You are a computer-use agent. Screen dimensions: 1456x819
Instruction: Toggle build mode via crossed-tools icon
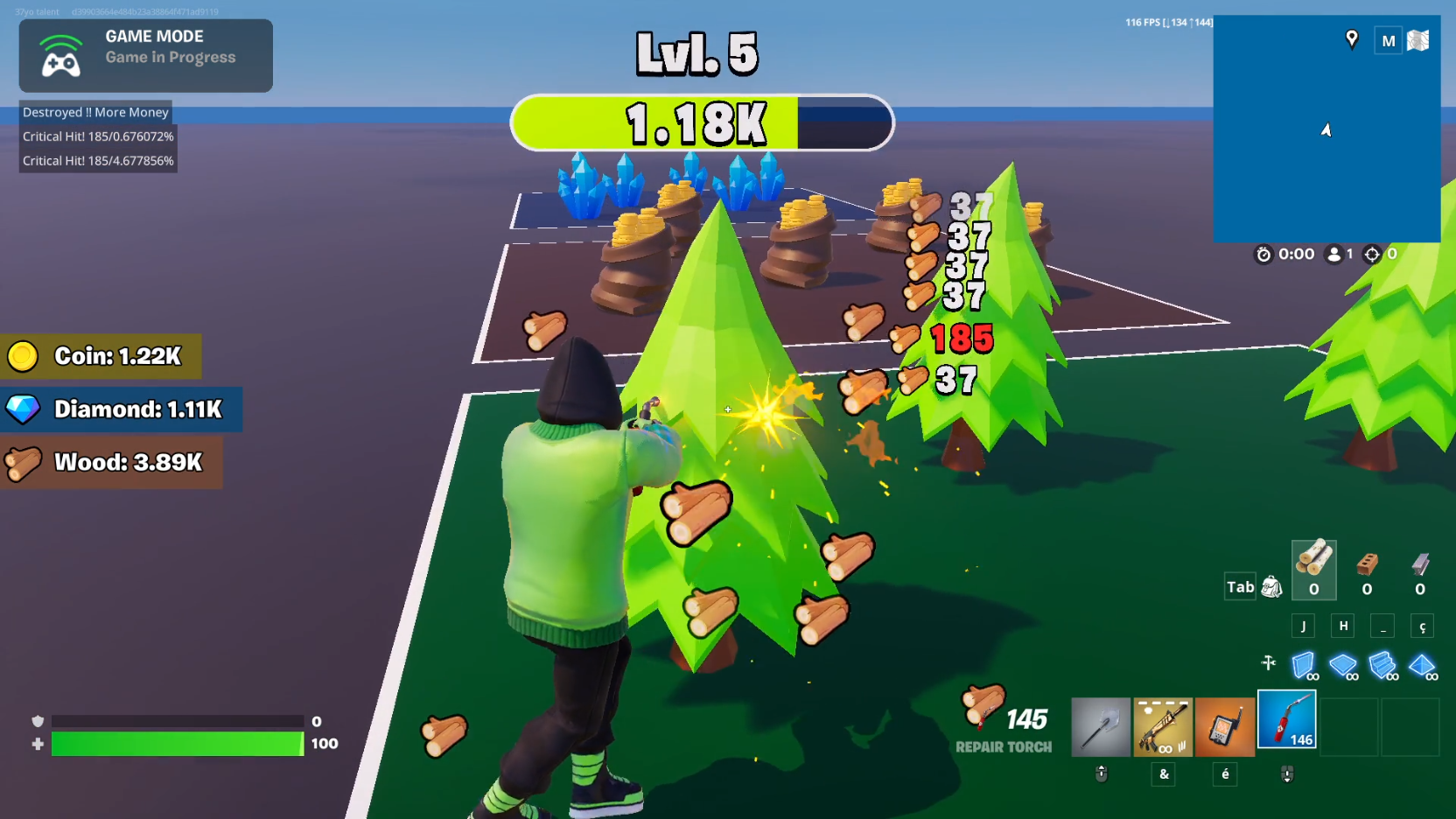click(1269, 663)
